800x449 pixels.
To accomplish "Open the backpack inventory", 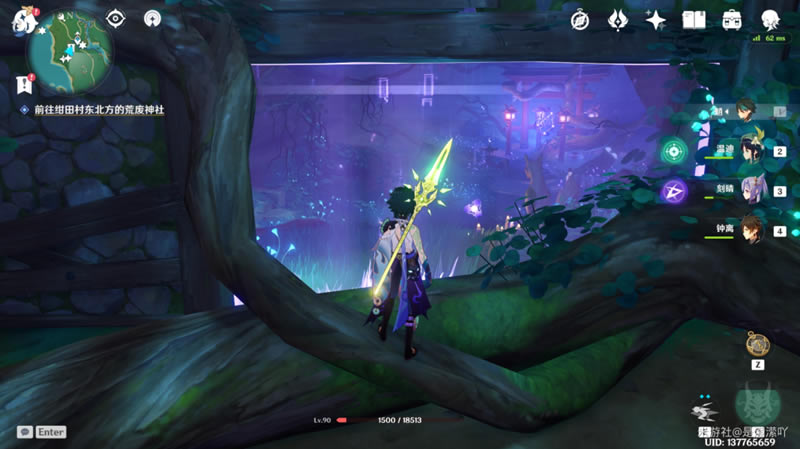I will 732,20.
